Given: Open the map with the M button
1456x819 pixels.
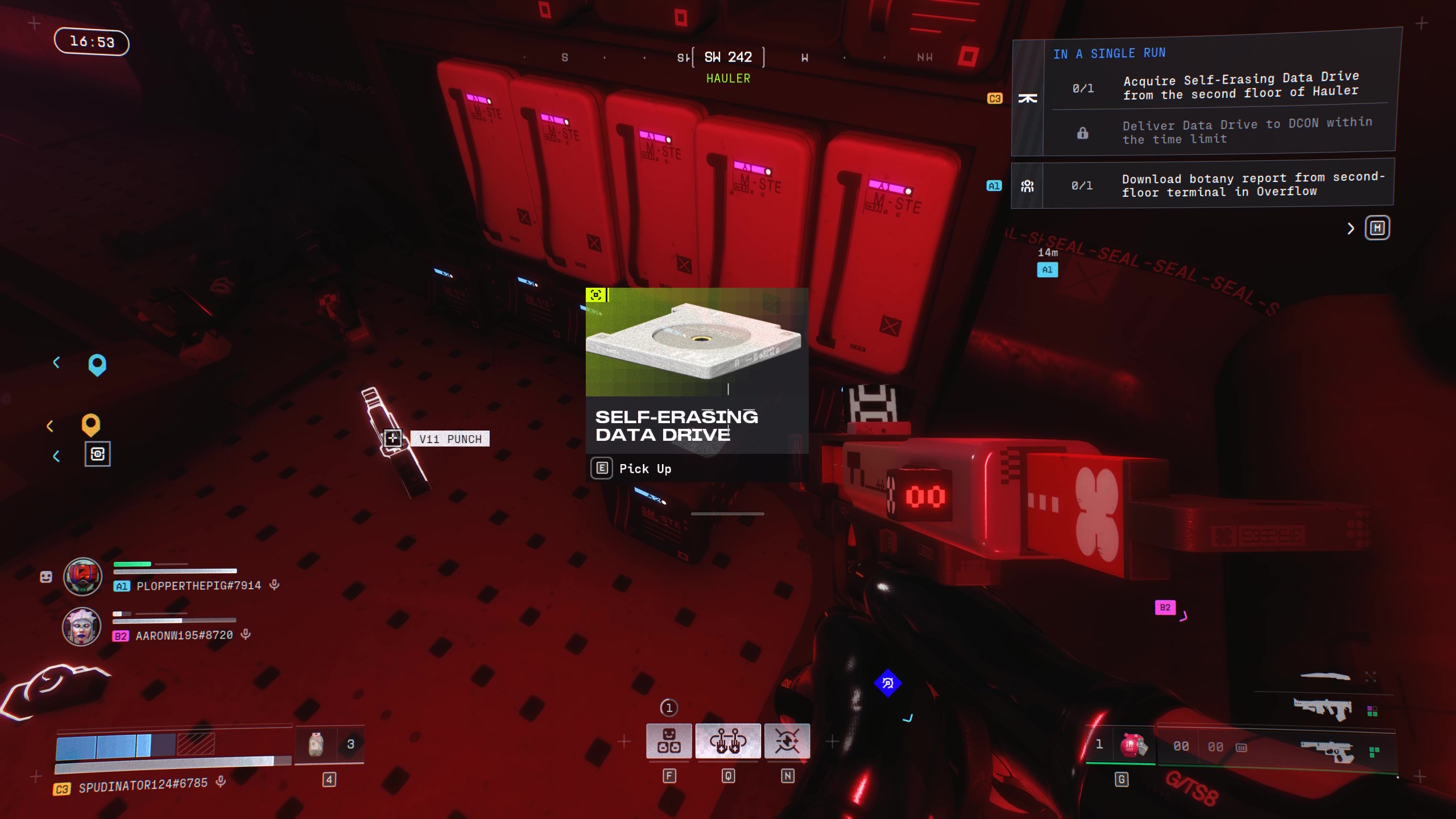Looking at the screenshot, I should pos(1378,227).
